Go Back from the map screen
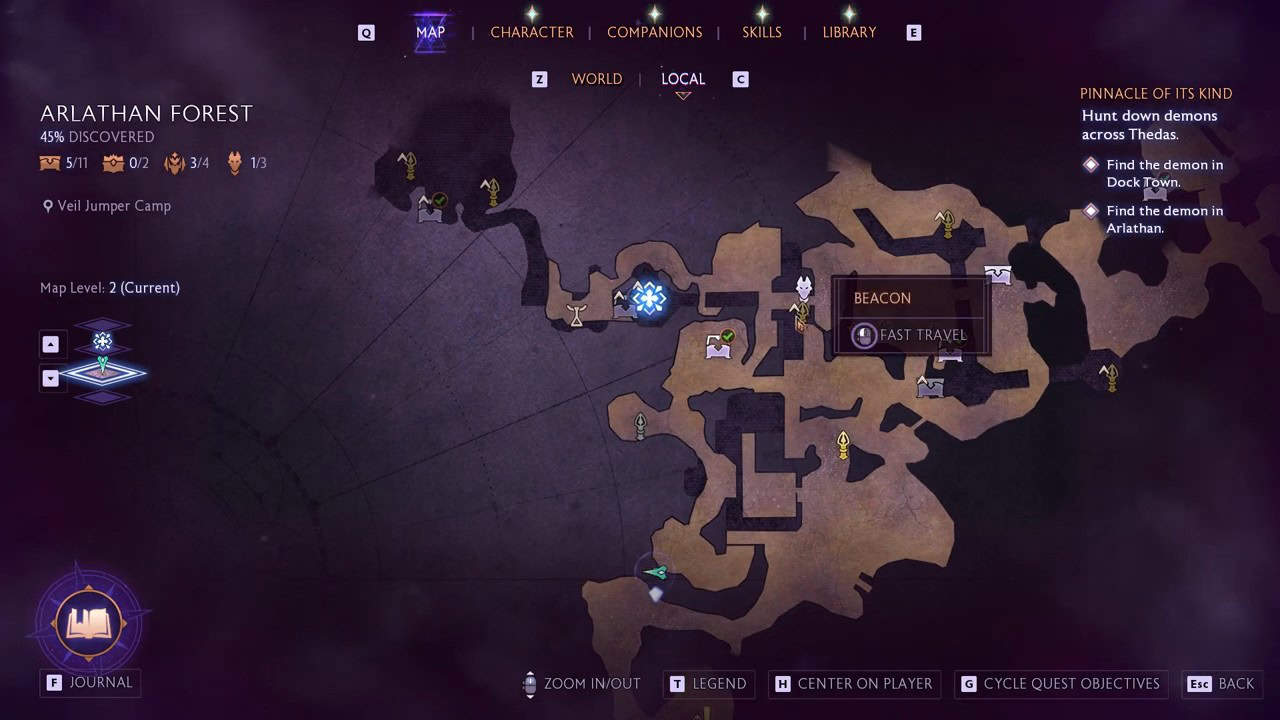This screenshot has height=720, width=1280. coord(1222,684)
